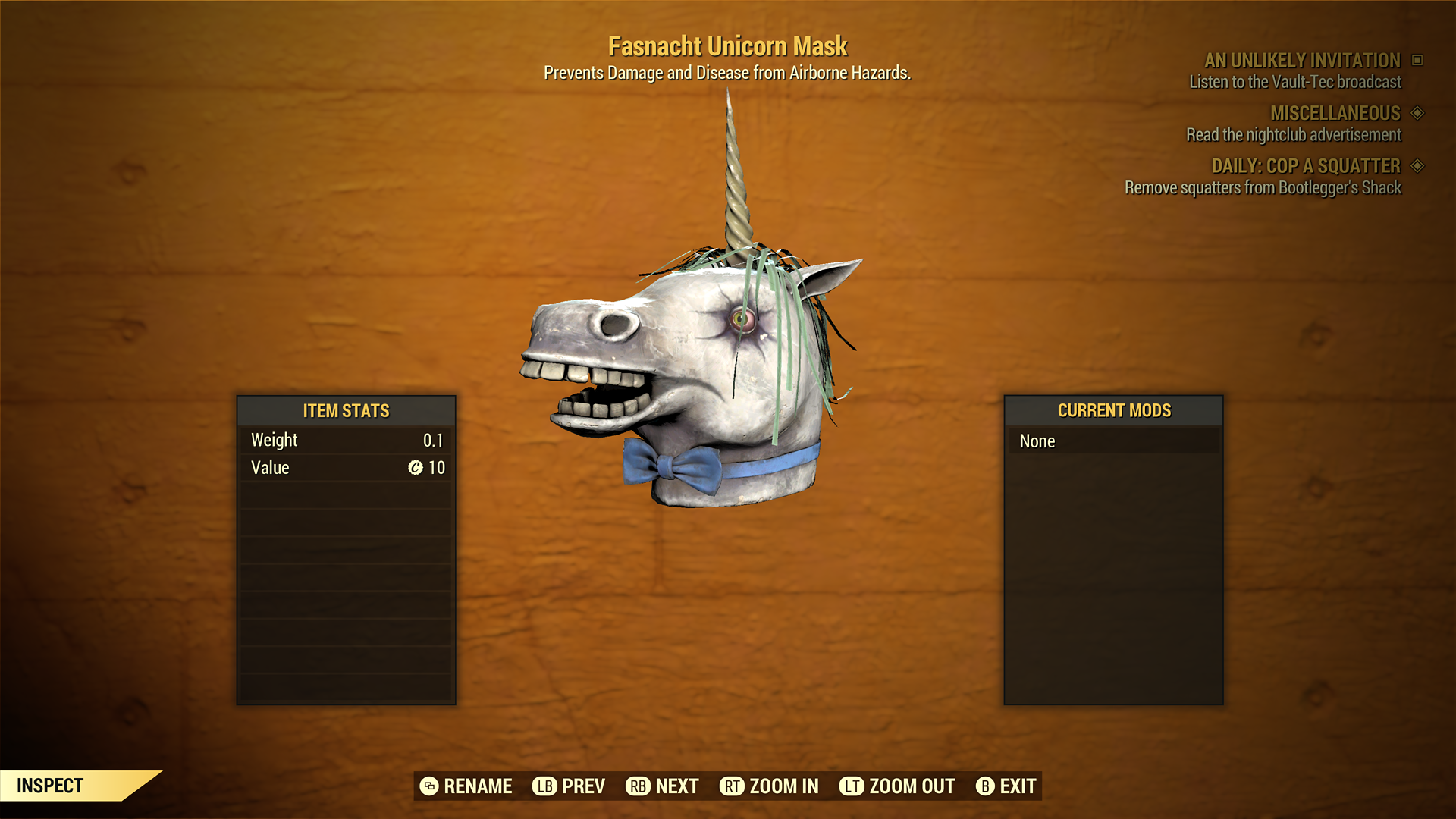Select ZOOM IN on the mask
Viewport: 1456px width, 819px height.
pos(769,786)
